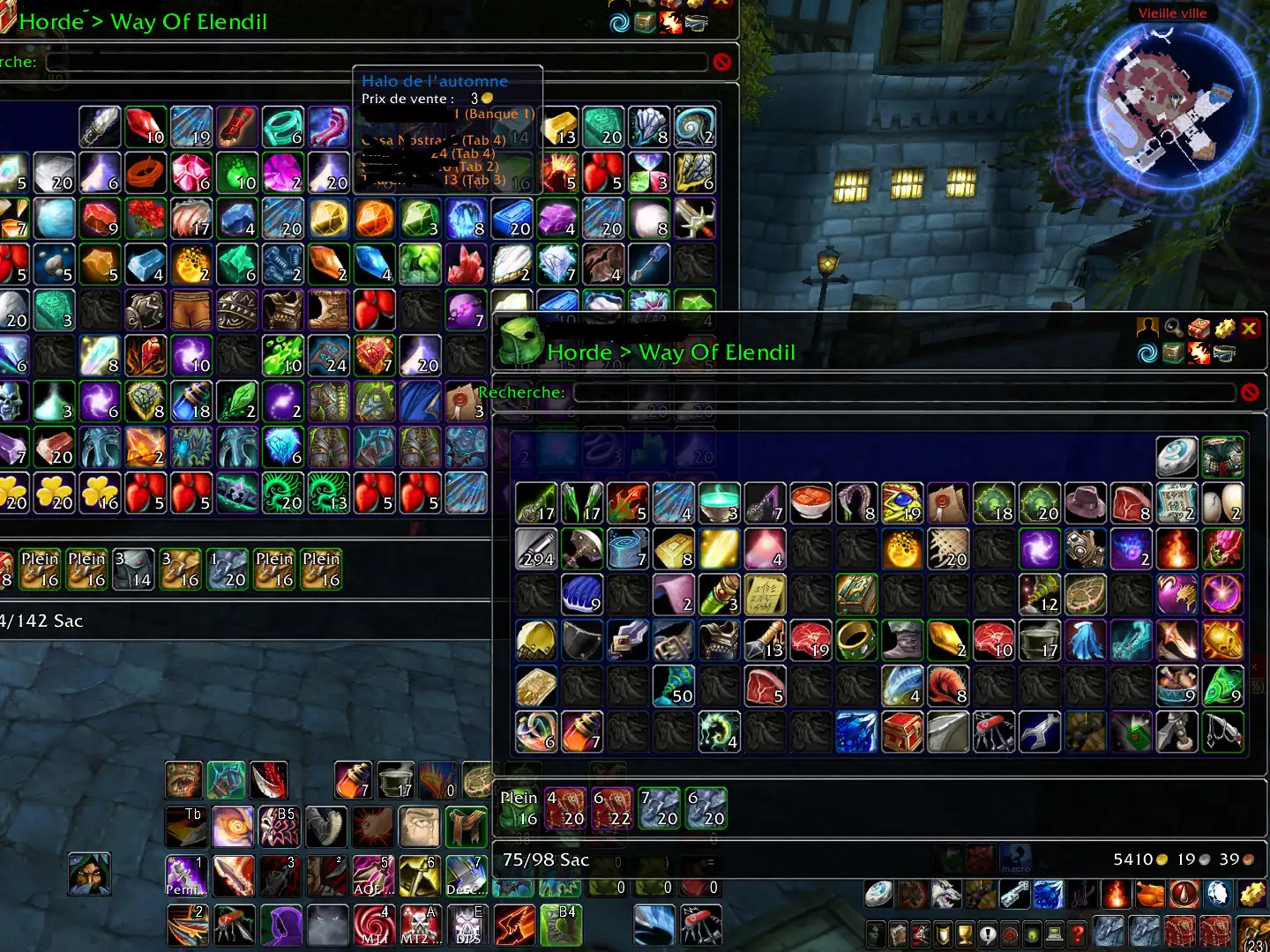This screenshot has height=952, width=1270.
Task: Click the treasure chest icon in the bank toolbar
Action: [1174, 353]
